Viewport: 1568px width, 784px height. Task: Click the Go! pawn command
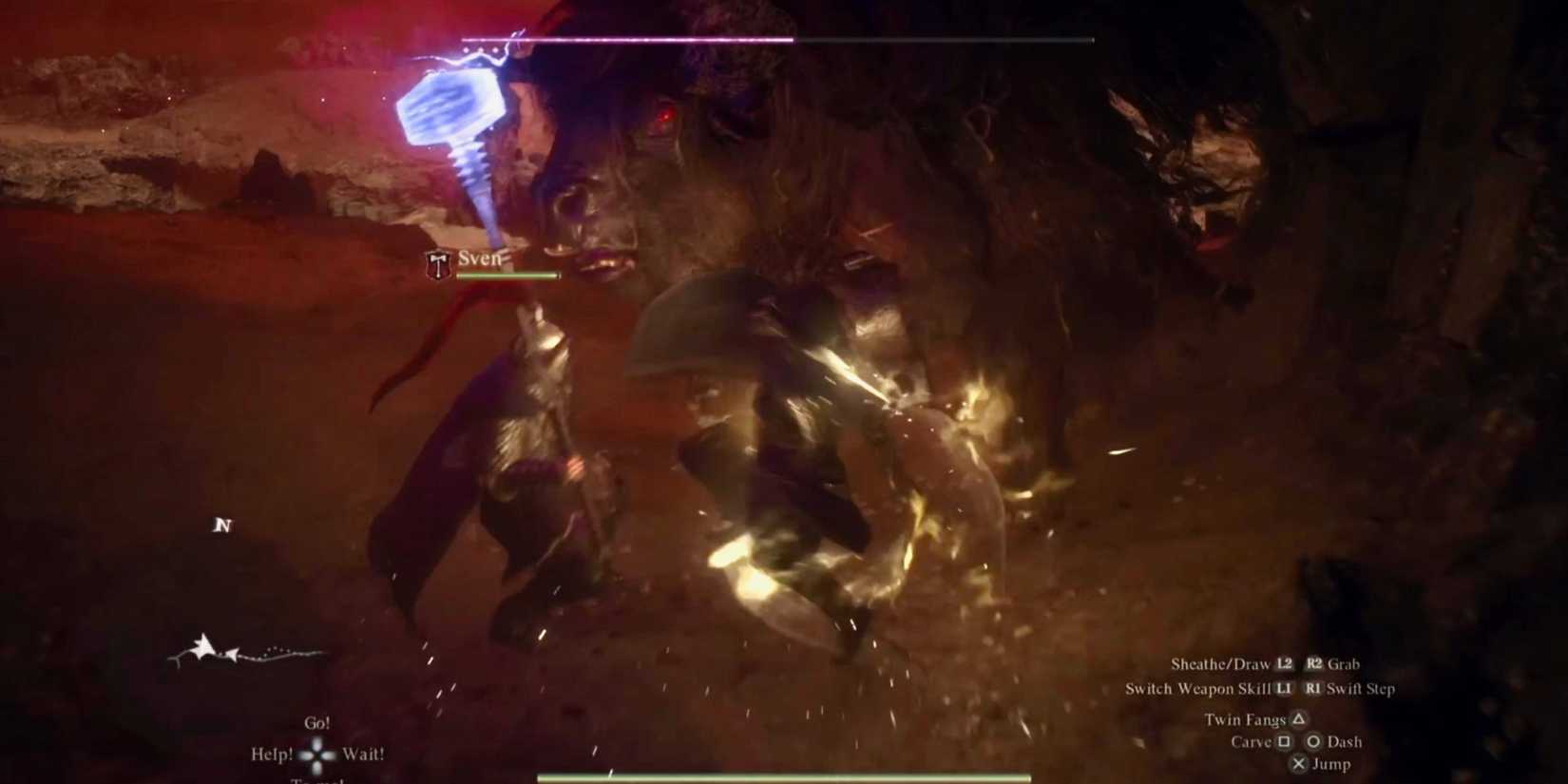coord(316,723)
